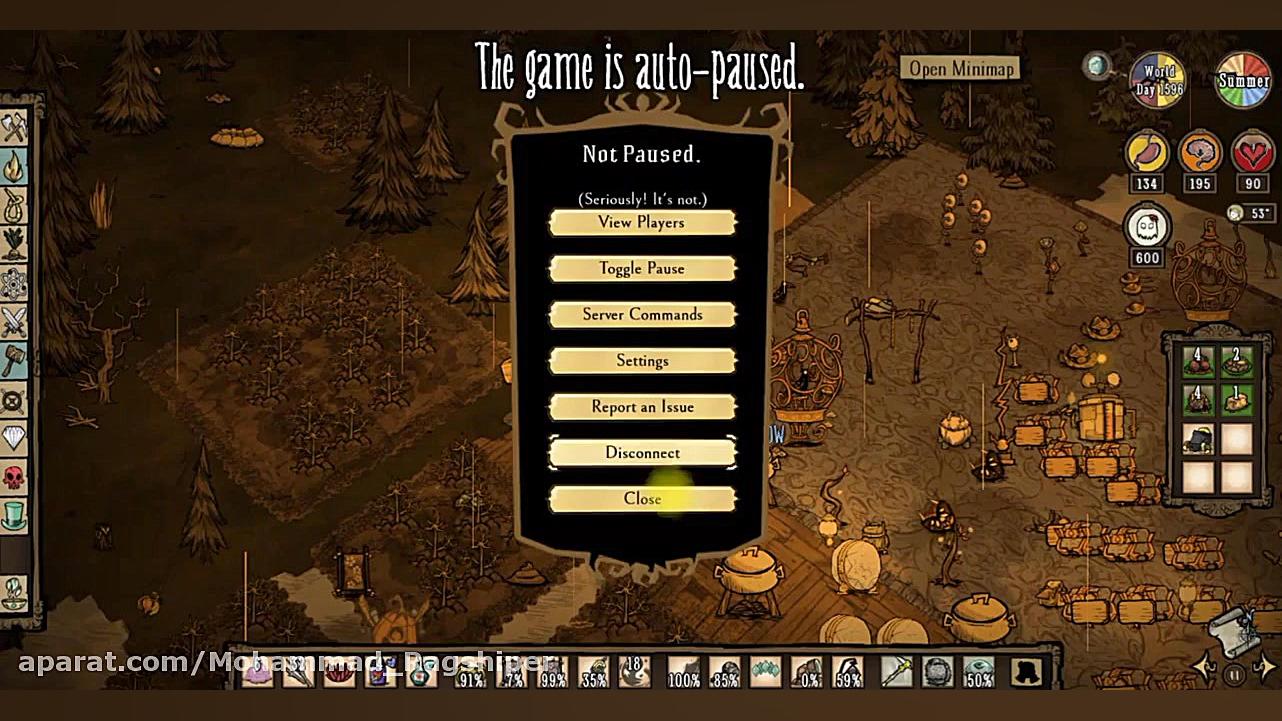This screenshot has height=721, width=1282.
Task: Select the green top hat Dress tab
Action: 14,517
